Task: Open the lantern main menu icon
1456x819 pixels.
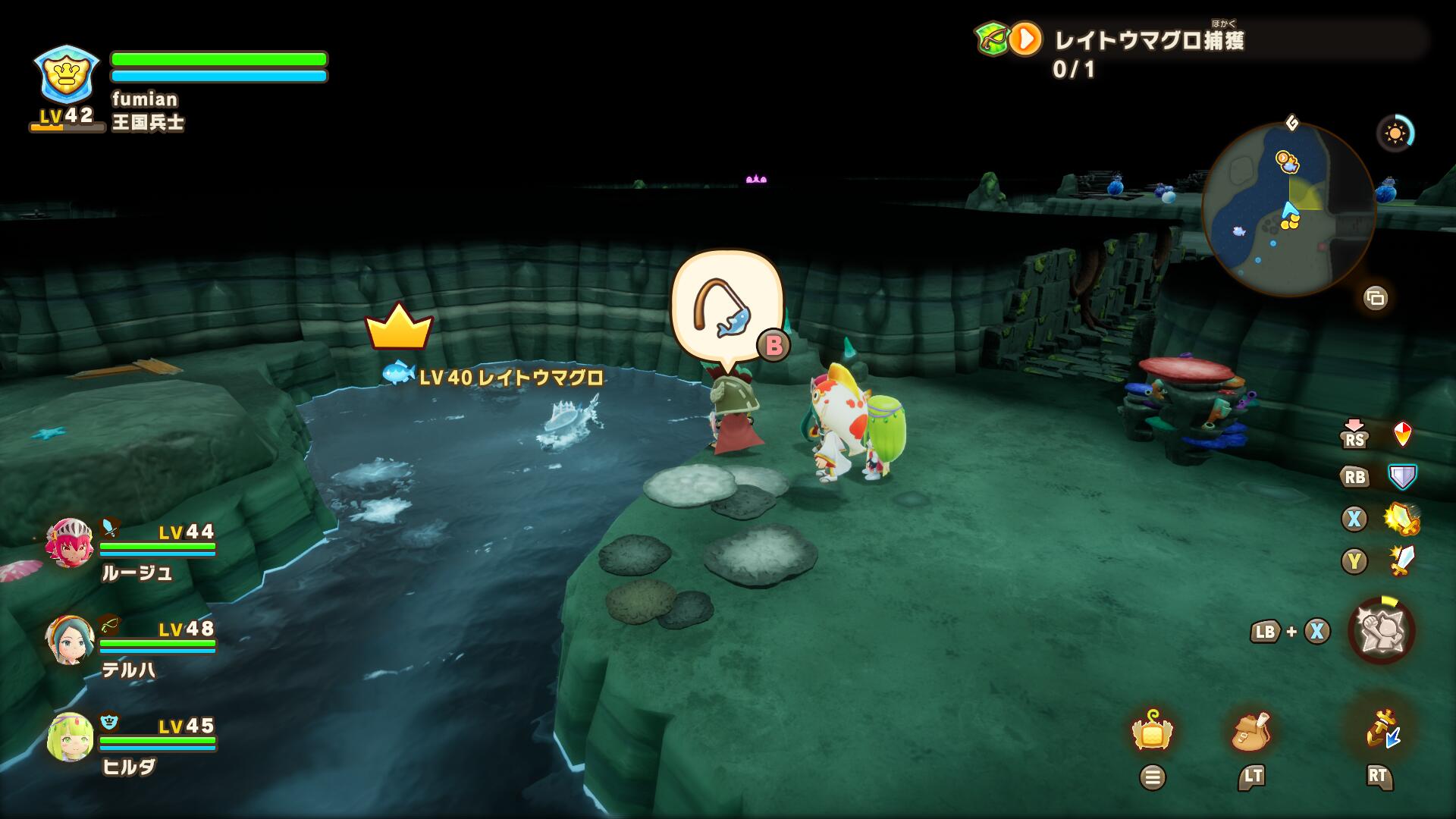Action: [x=1152, y=732]
